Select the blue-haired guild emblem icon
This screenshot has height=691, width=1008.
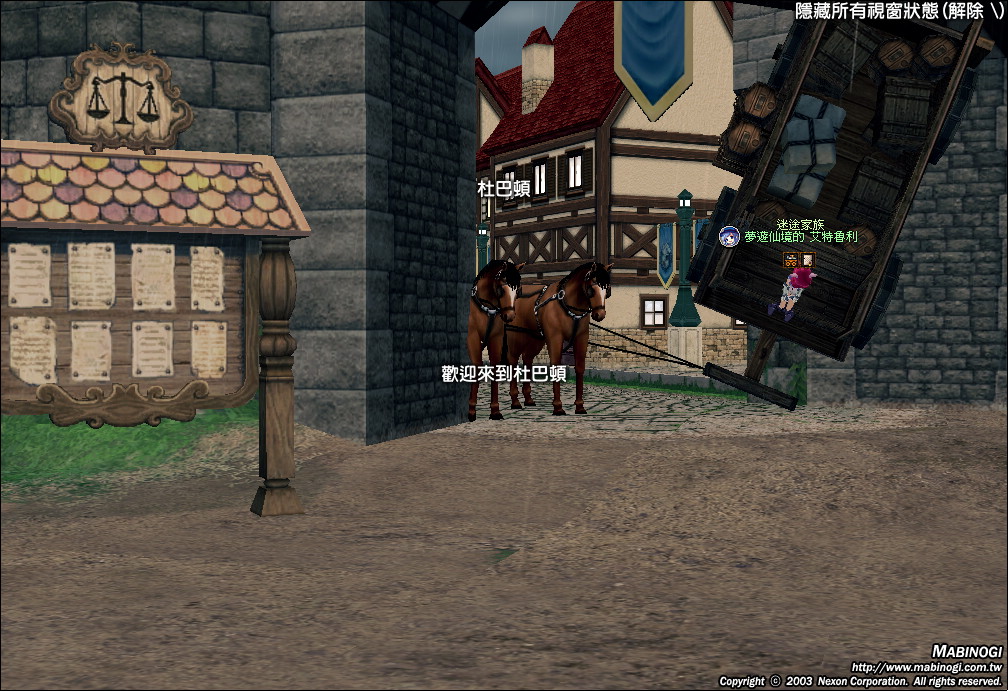coord(729,236)
